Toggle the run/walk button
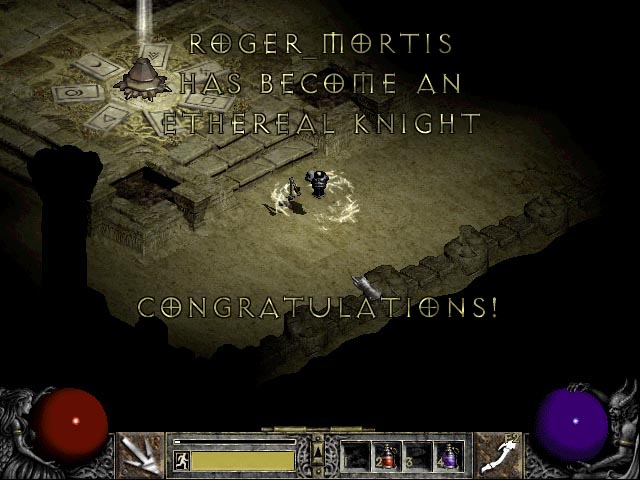Screen dimensions: 640x480 (181, 461)
